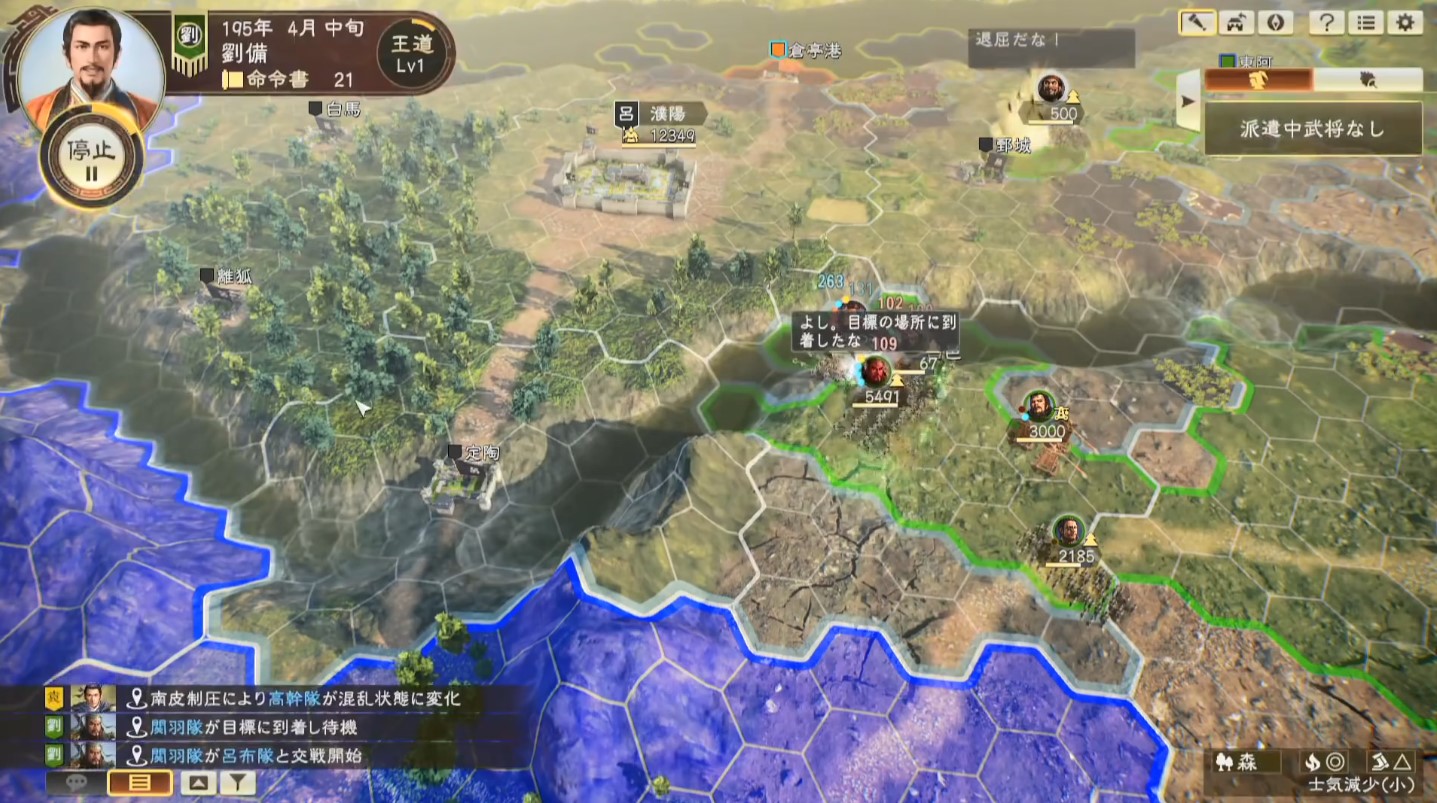This screenshot has height=803, width=1437.
Task: Open the 王道 Lv1 policy badge
Action: tap(410, 52)
